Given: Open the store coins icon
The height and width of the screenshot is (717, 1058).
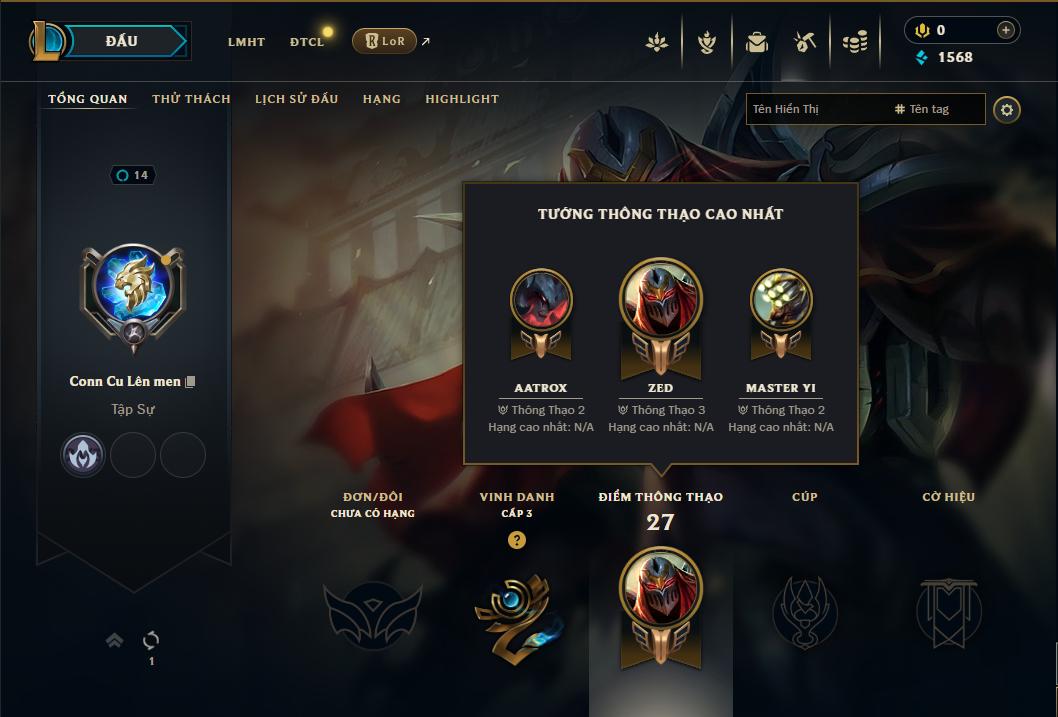Looking at the screenshot, I should [x=854, y=42].
